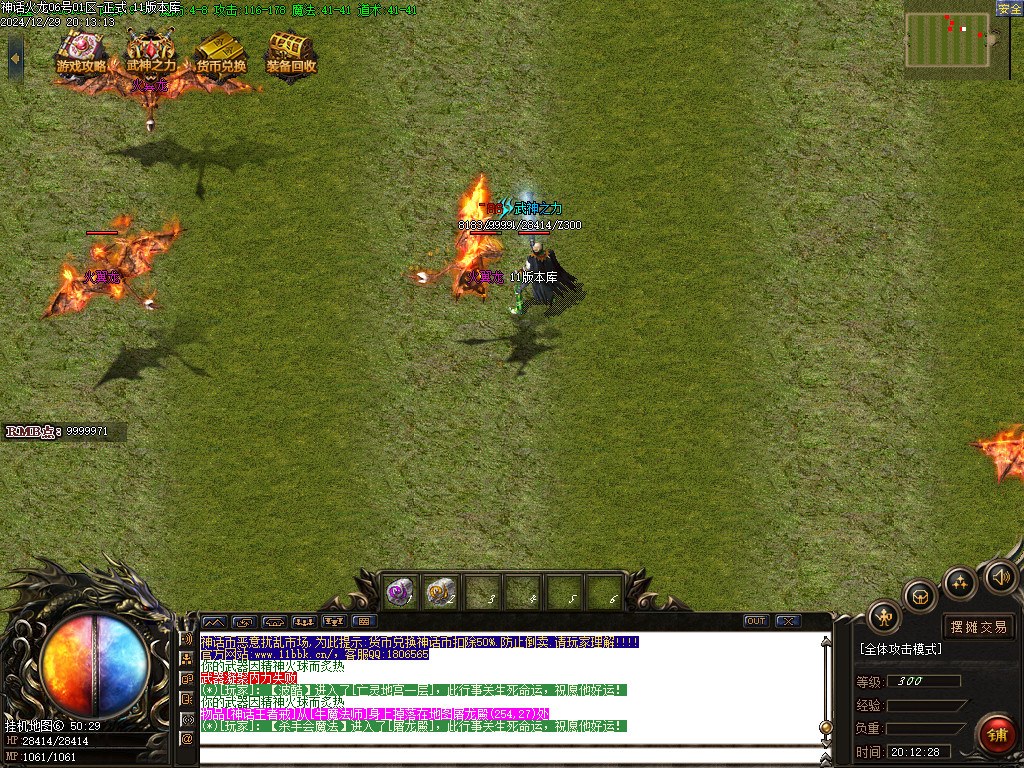Viewport: 1024px width, 768px height.
Task: Select the @ chat channel button
Action: point(187,738)
